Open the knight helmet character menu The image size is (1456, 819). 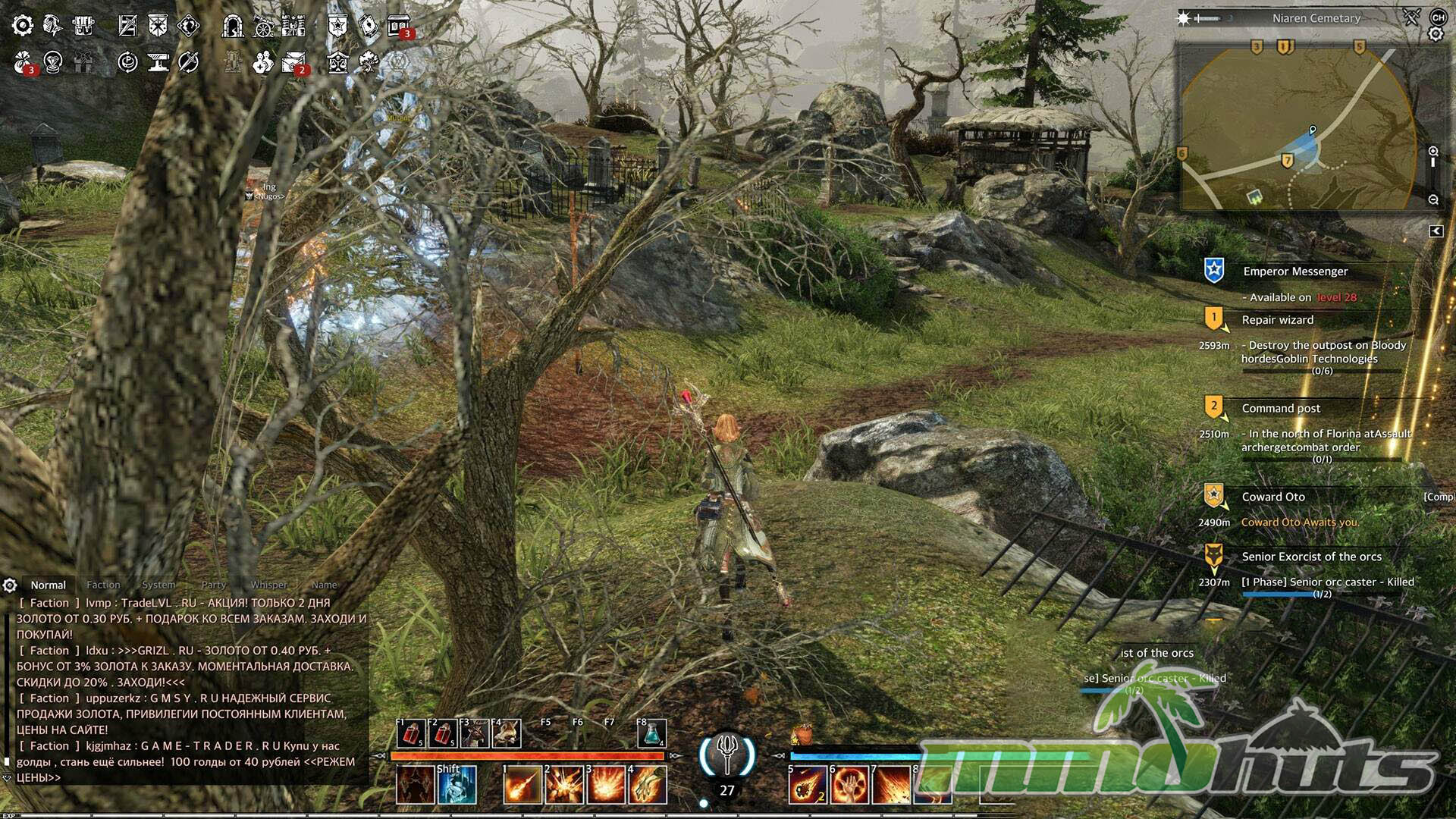click(52, 26)
